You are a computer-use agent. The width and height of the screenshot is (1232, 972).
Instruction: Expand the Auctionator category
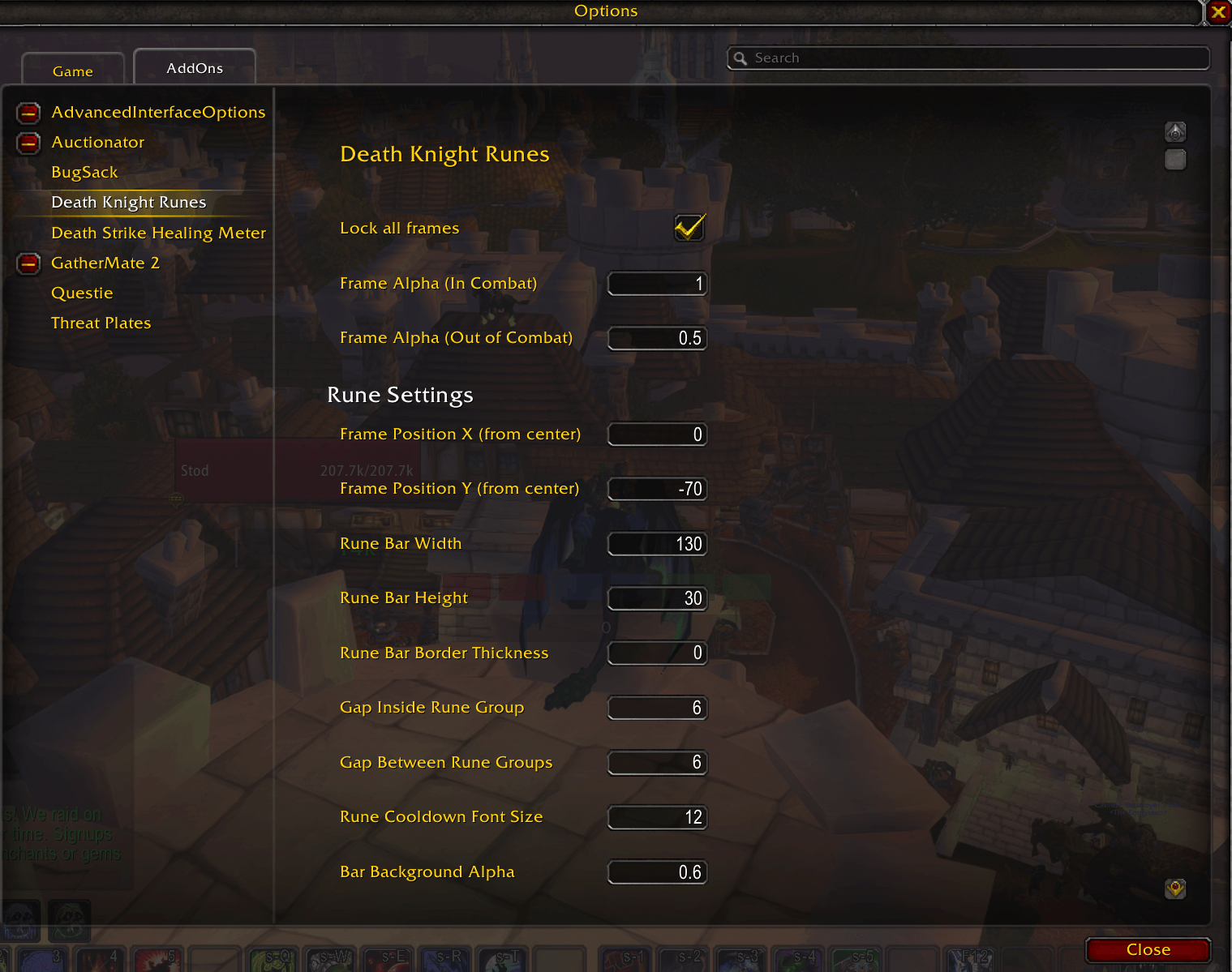tap(28, 143)
